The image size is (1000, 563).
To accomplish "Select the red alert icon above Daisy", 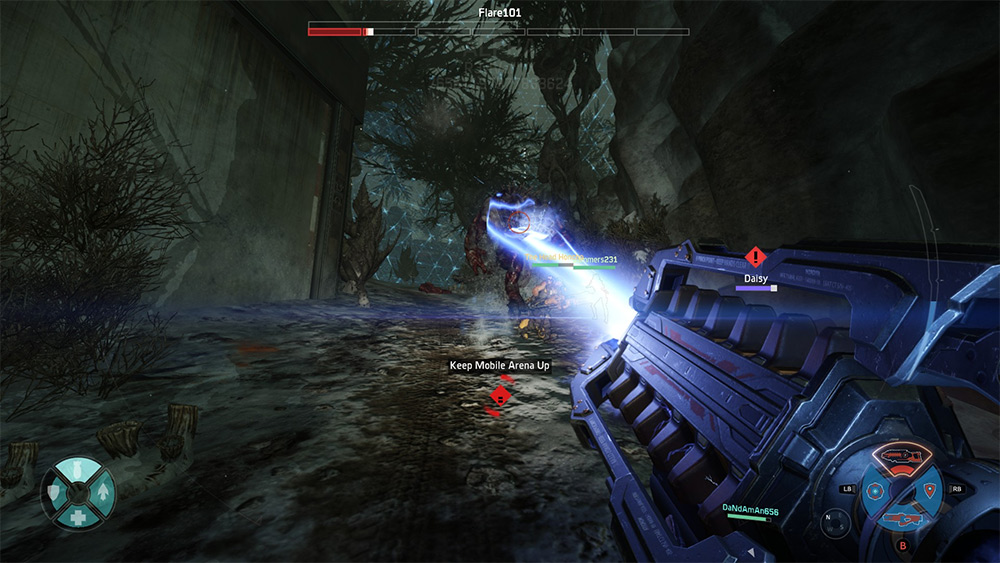I will click(755, 257).
